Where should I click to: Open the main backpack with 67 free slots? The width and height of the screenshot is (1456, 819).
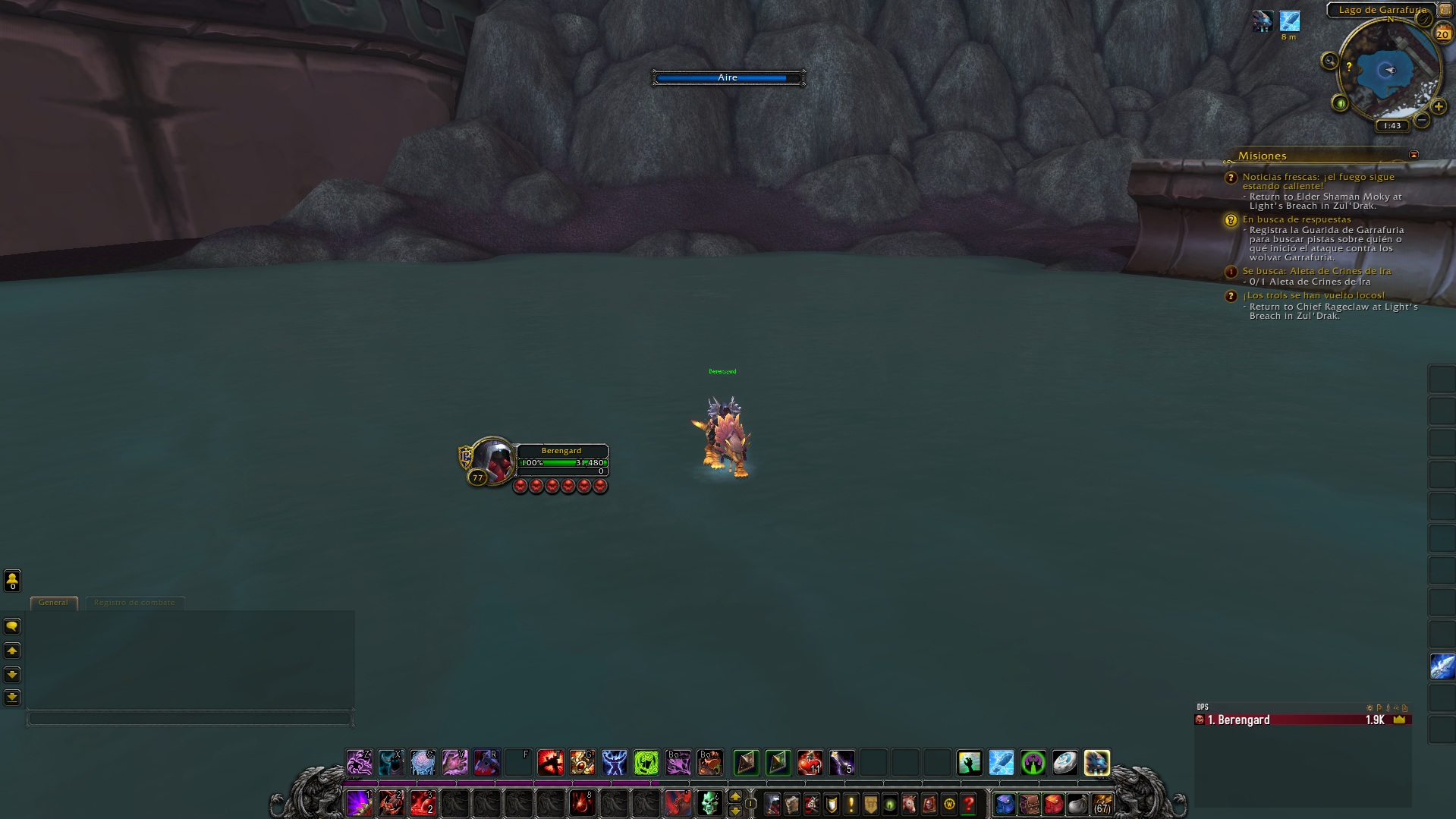click(x=1102, y=803)
